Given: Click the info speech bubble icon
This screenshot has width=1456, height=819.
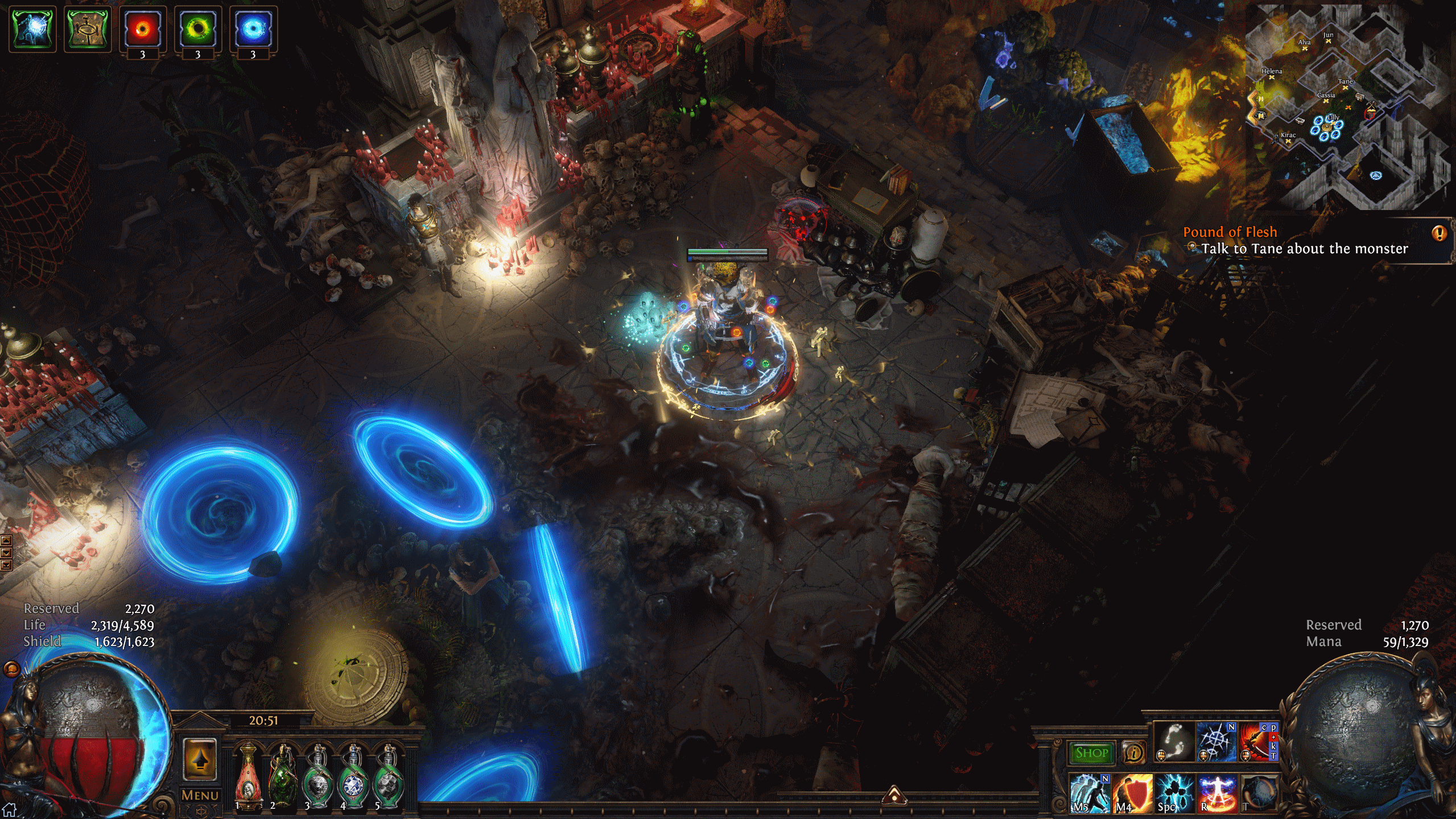Looking at the screenshot, I should pyautogui.click(x=1133, y=753).
